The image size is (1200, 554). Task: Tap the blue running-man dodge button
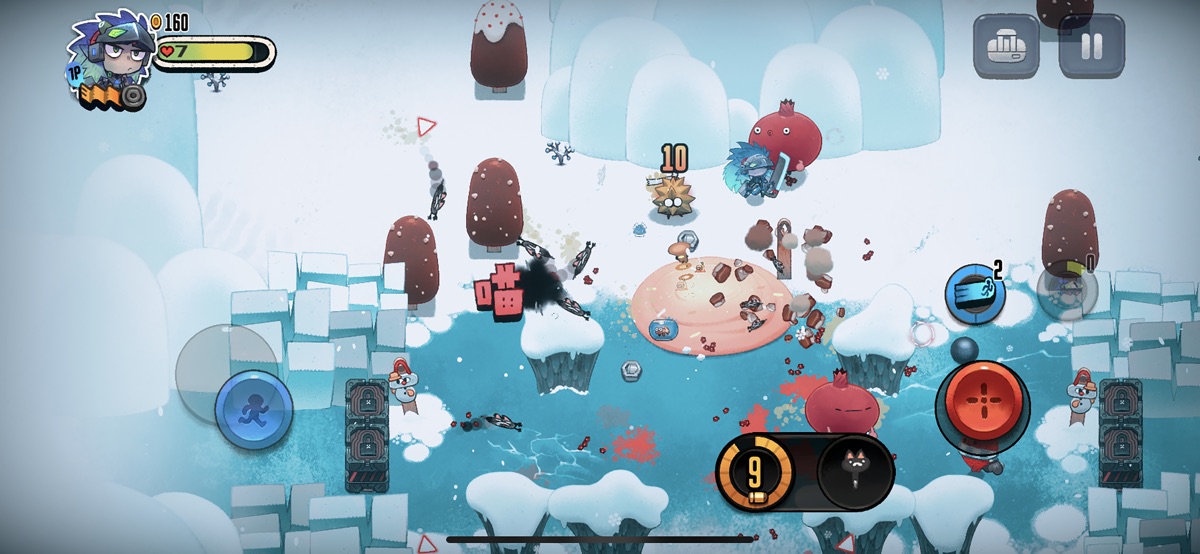point(254,411)
